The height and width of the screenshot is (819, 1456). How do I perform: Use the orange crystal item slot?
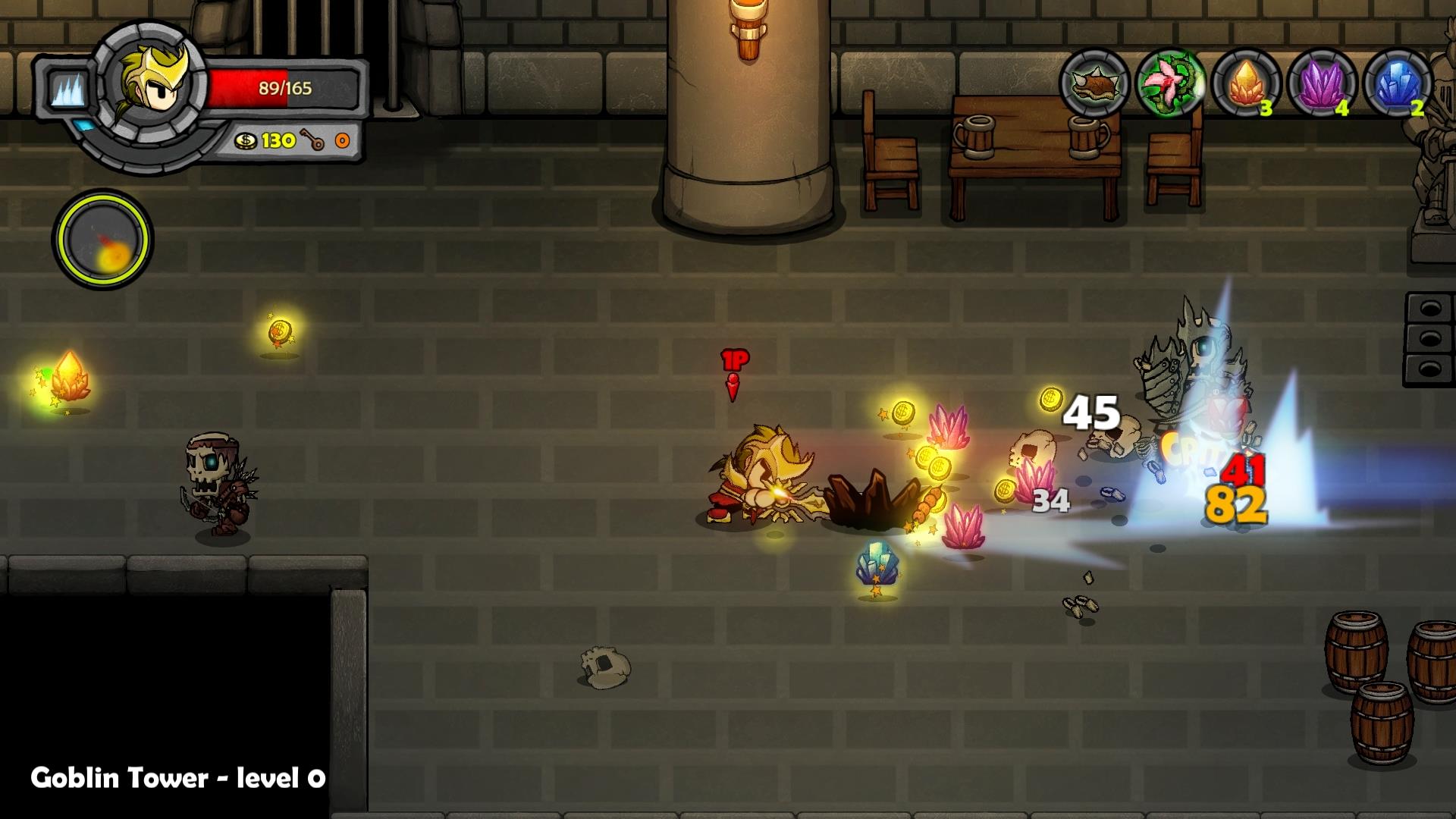(x=1246, y=83)
